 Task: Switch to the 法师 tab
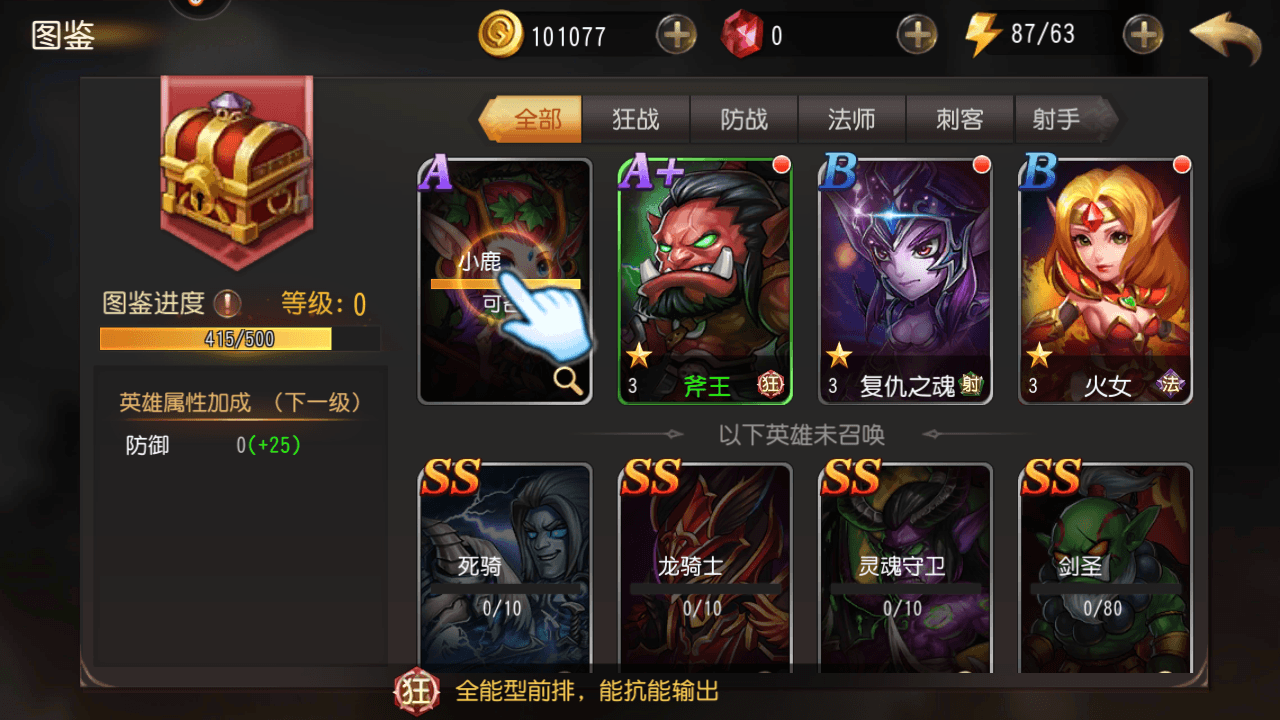pos(851,119)
